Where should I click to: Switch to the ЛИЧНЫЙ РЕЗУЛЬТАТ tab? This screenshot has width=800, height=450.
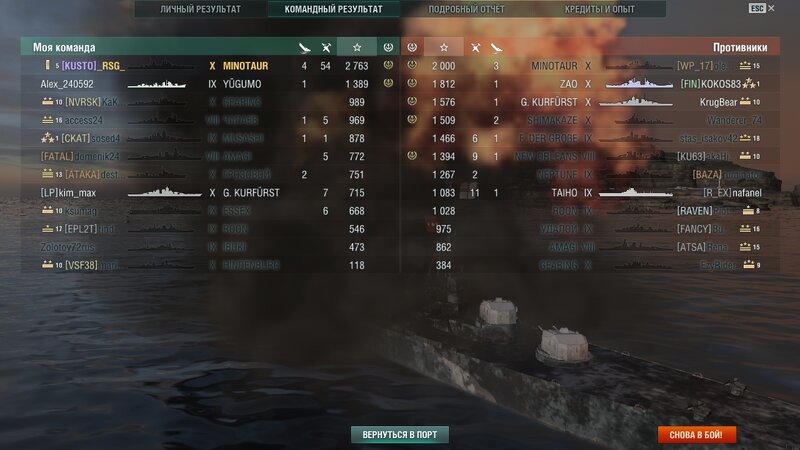(200, 9)
